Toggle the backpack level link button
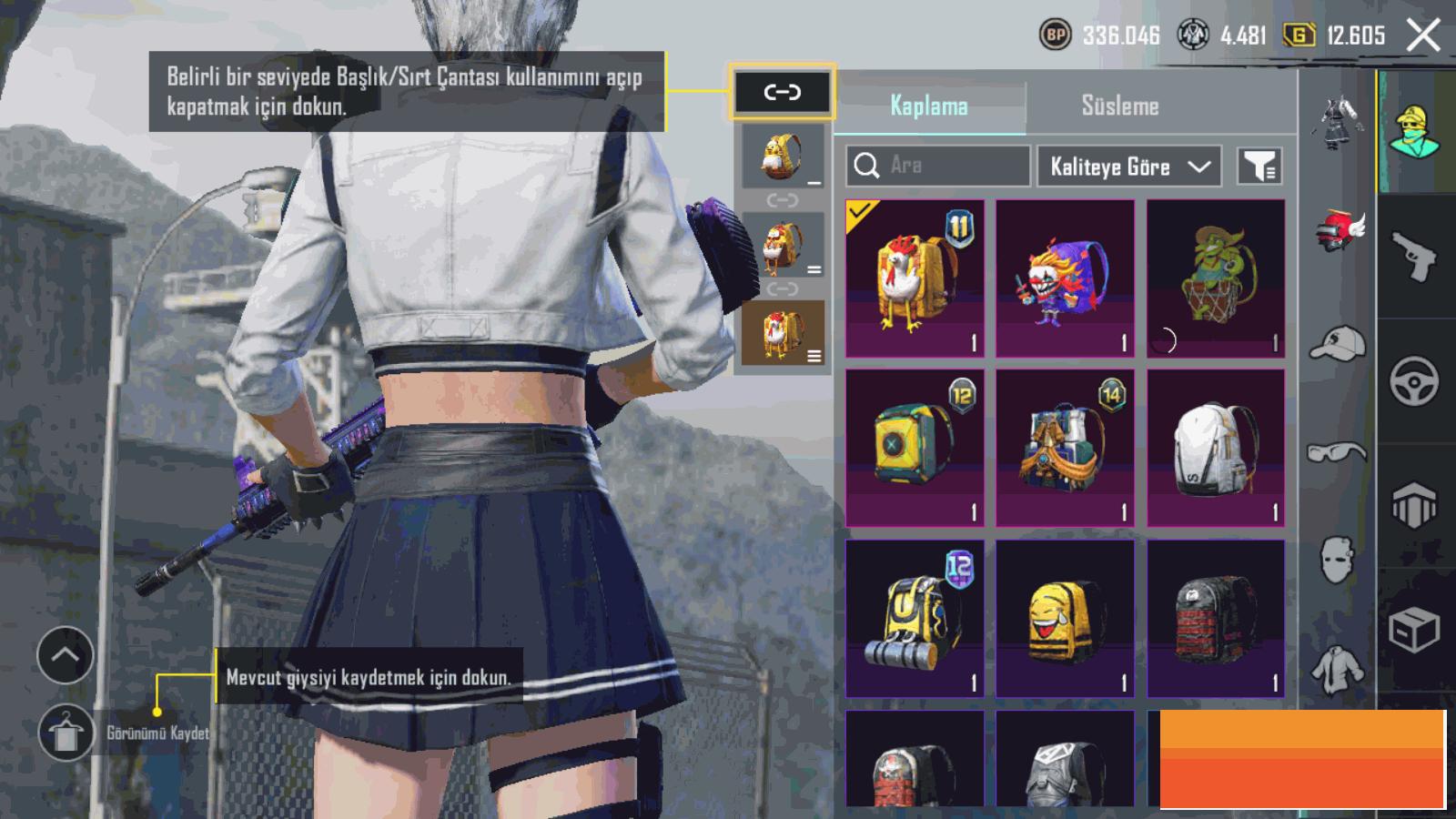The width and height of the screenshot is (1456, 819). (x=782, y=92)
